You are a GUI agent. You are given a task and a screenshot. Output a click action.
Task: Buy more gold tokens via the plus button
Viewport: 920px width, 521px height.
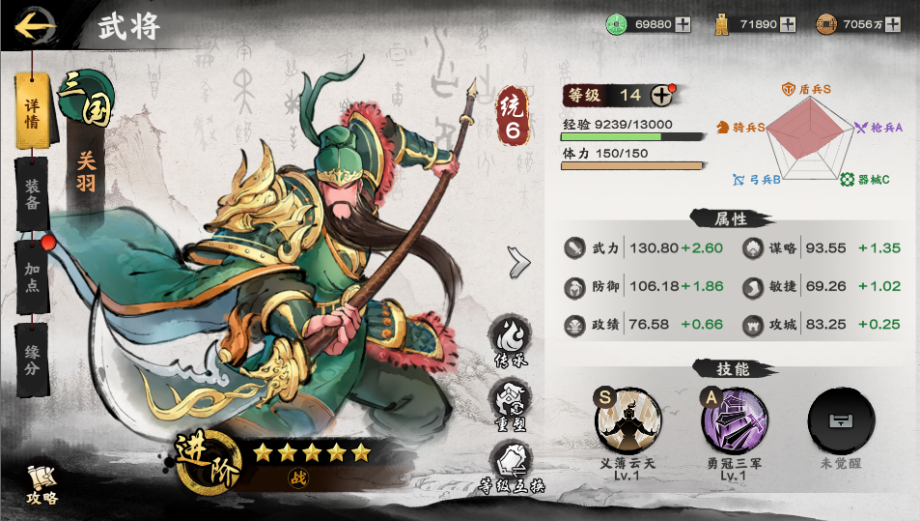pyautogui.click(x=788, y=25)
